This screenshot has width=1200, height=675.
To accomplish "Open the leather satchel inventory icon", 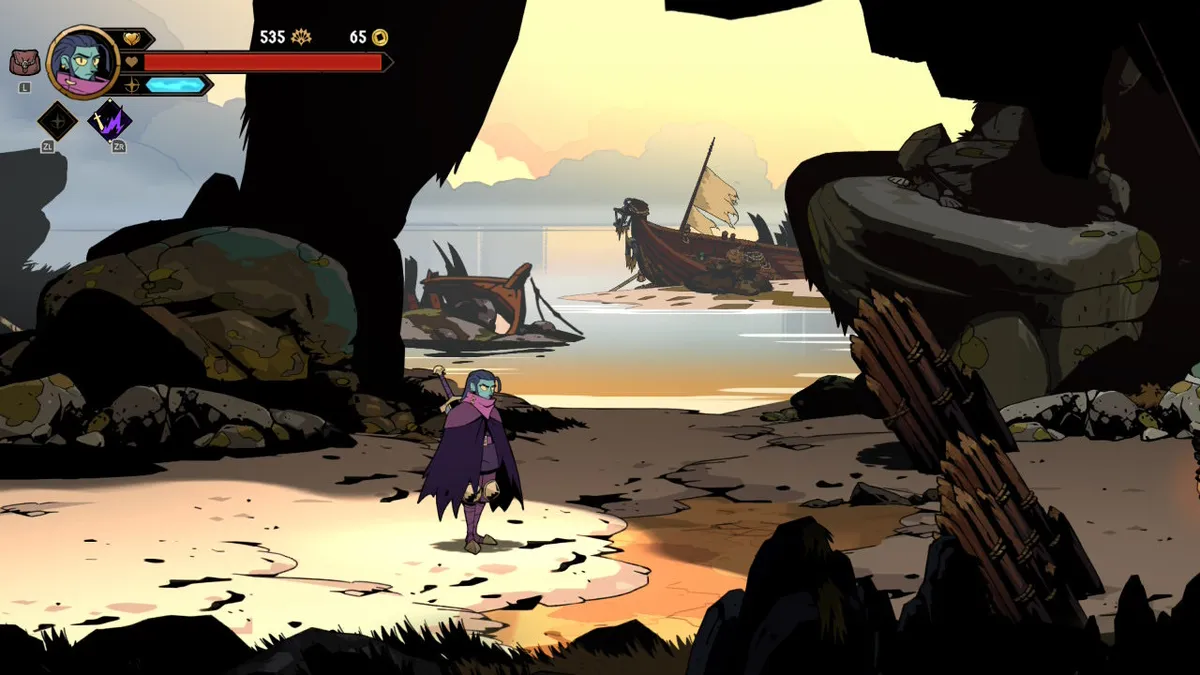I will pyautogui.click(x=24, y=63).
